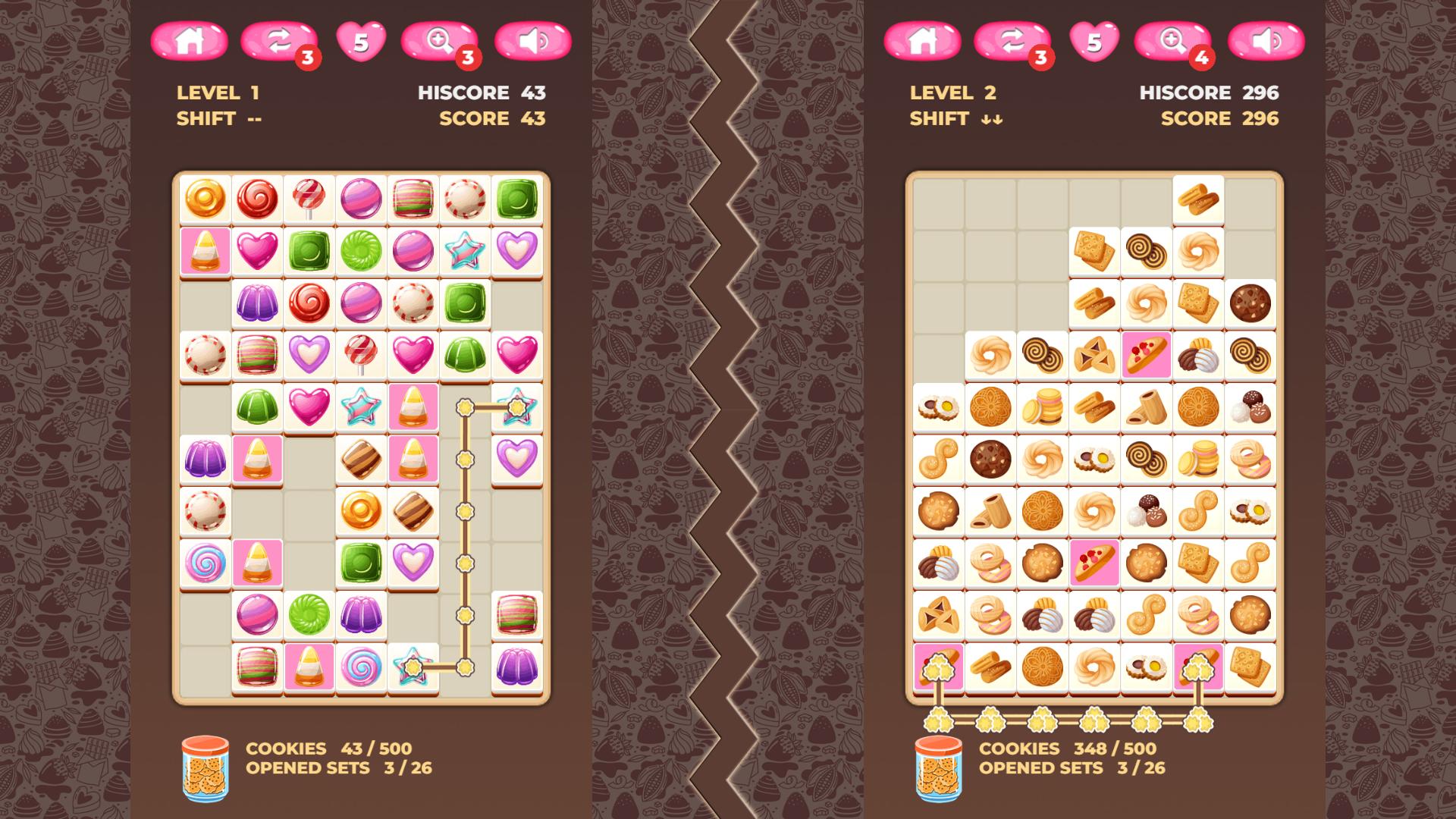Click the cookie jar below the Level 1 board

205,766
